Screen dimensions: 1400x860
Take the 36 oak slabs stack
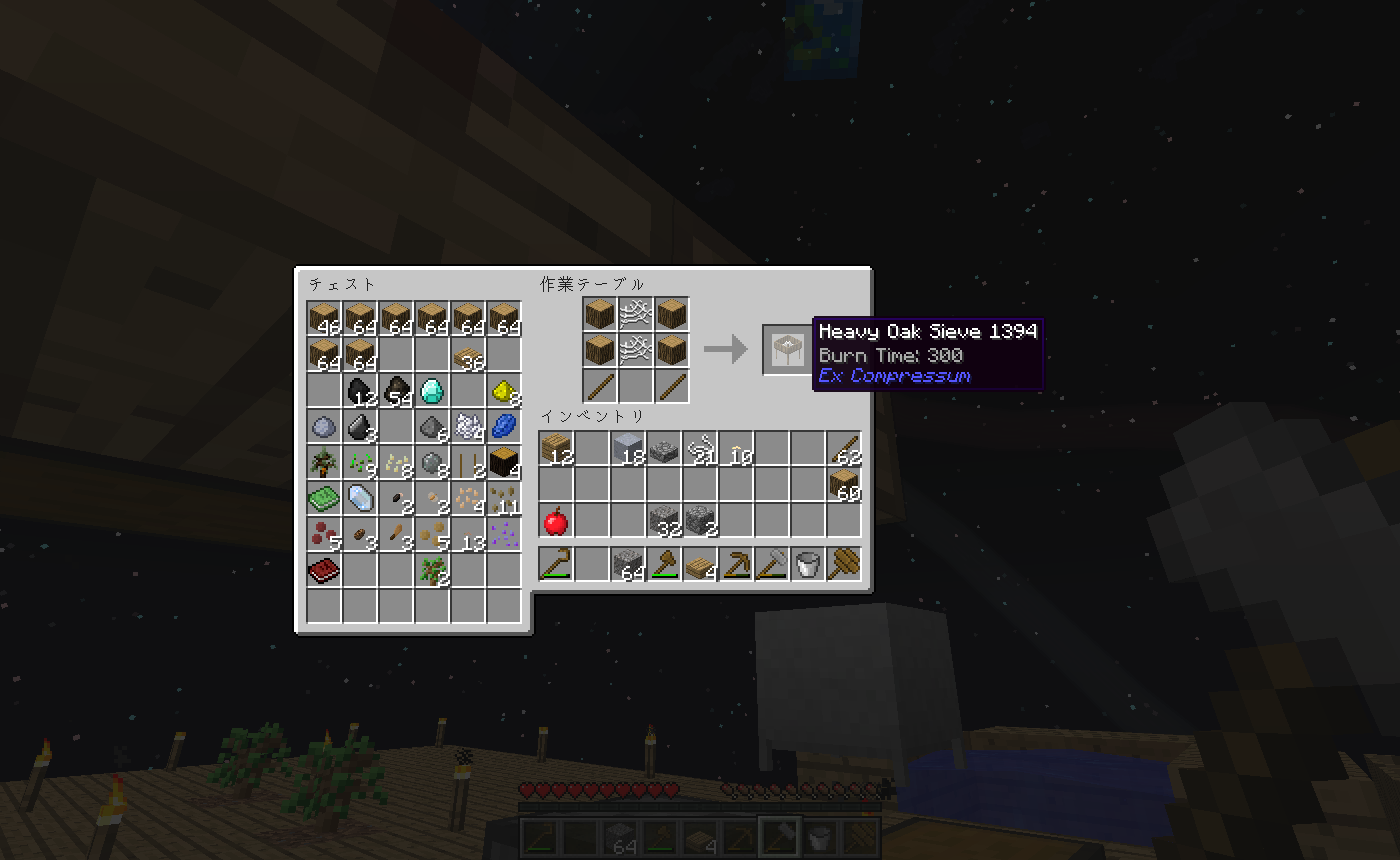coord(468,355)
